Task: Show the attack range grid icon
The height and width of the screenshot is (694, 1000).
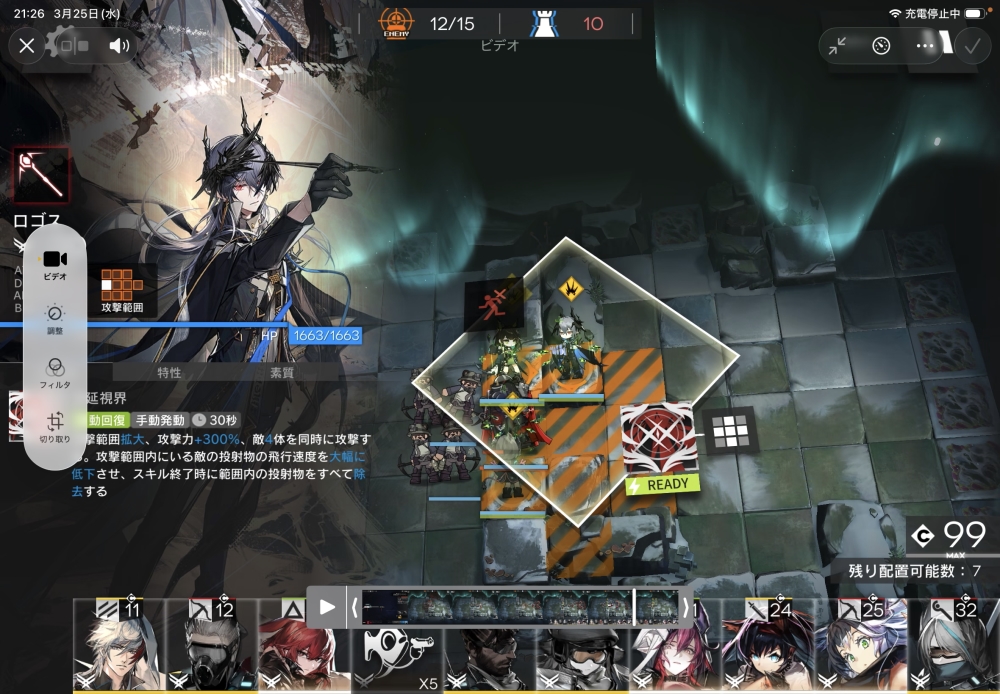Action: [729, 431]
